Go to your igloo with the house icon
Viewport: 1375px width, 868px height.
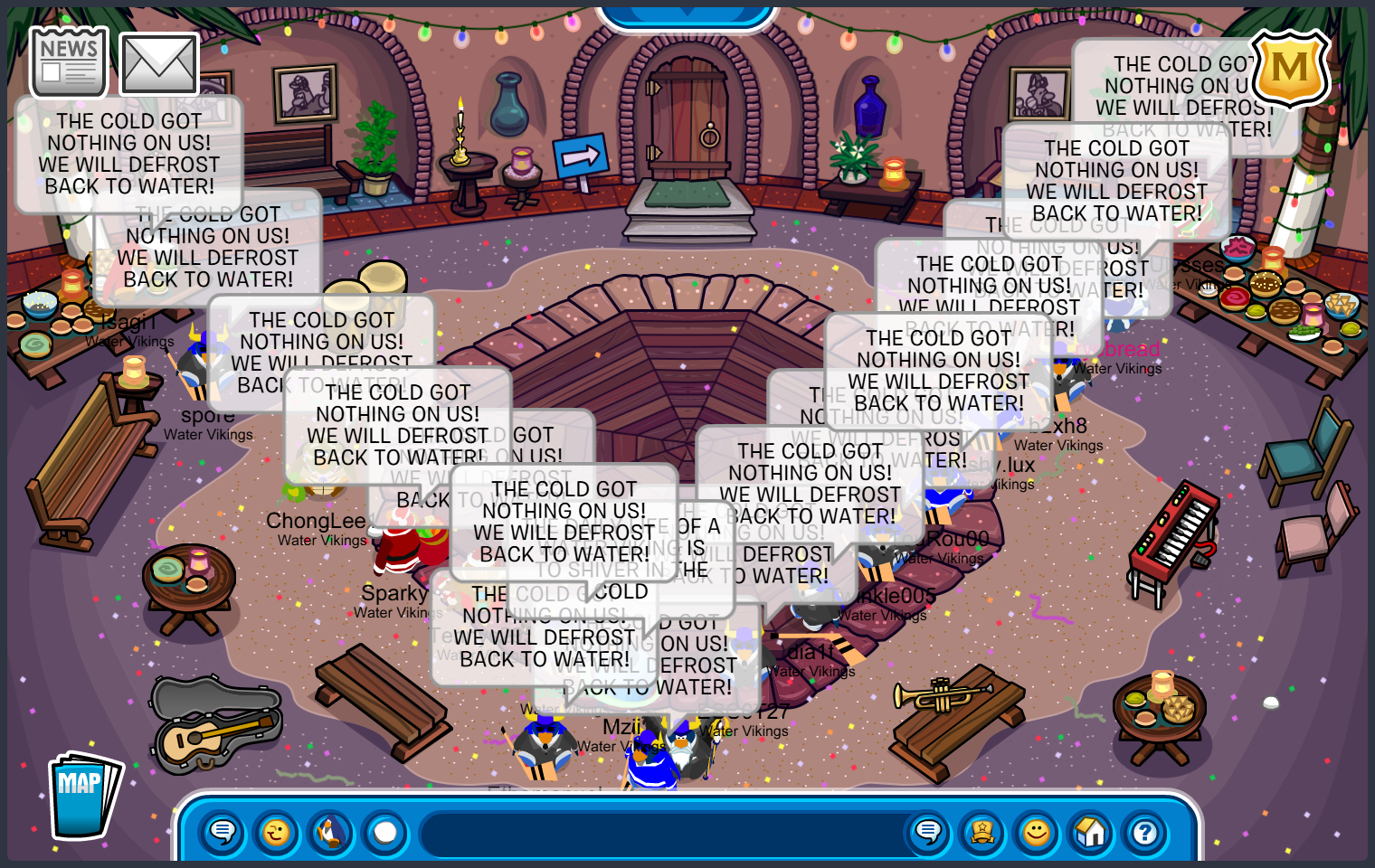coord(1091,831)
